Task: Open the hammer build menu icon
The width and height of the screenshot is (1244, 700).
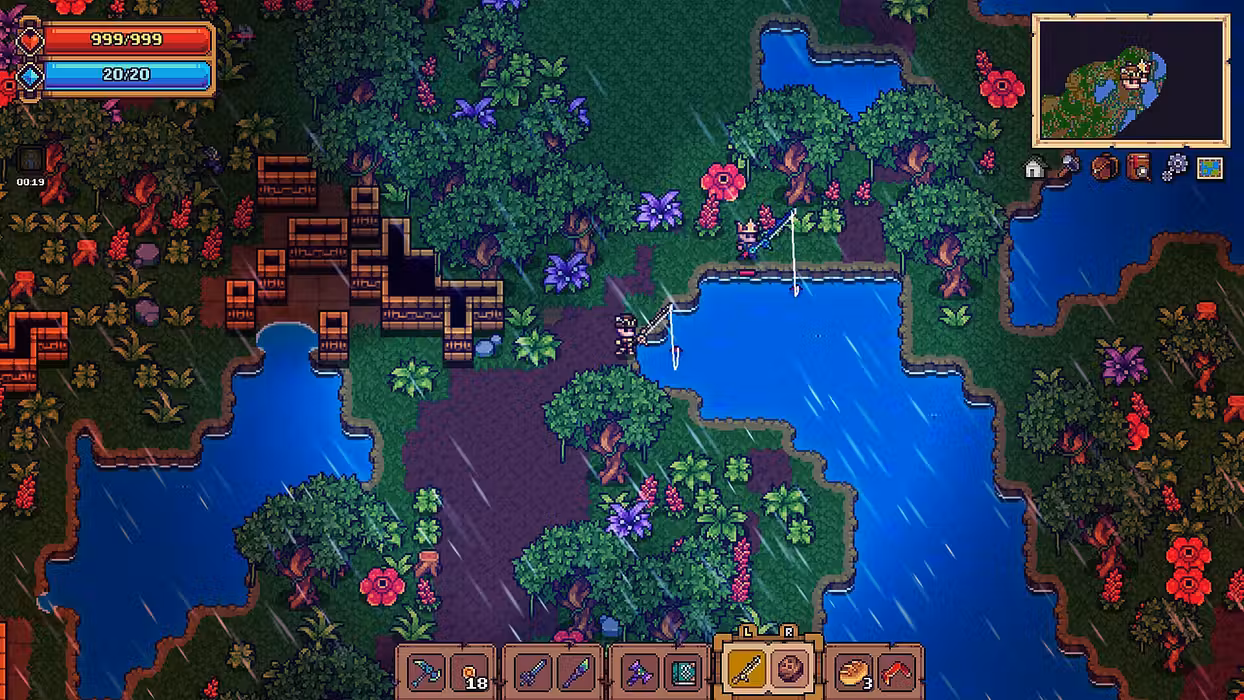Action: point(1069,166)
